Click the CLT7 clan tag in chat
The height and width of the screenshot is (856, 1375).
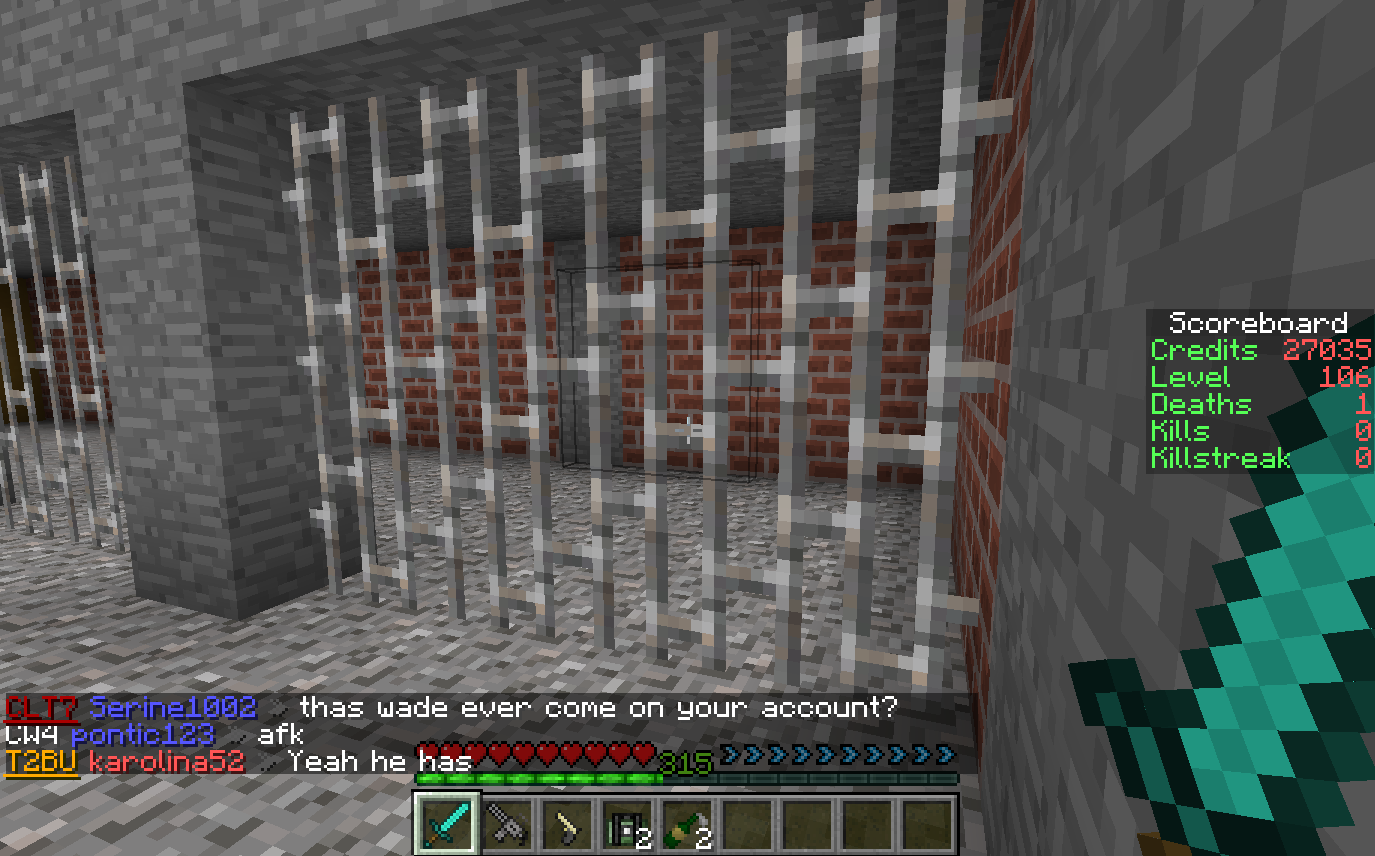[41, 708]
